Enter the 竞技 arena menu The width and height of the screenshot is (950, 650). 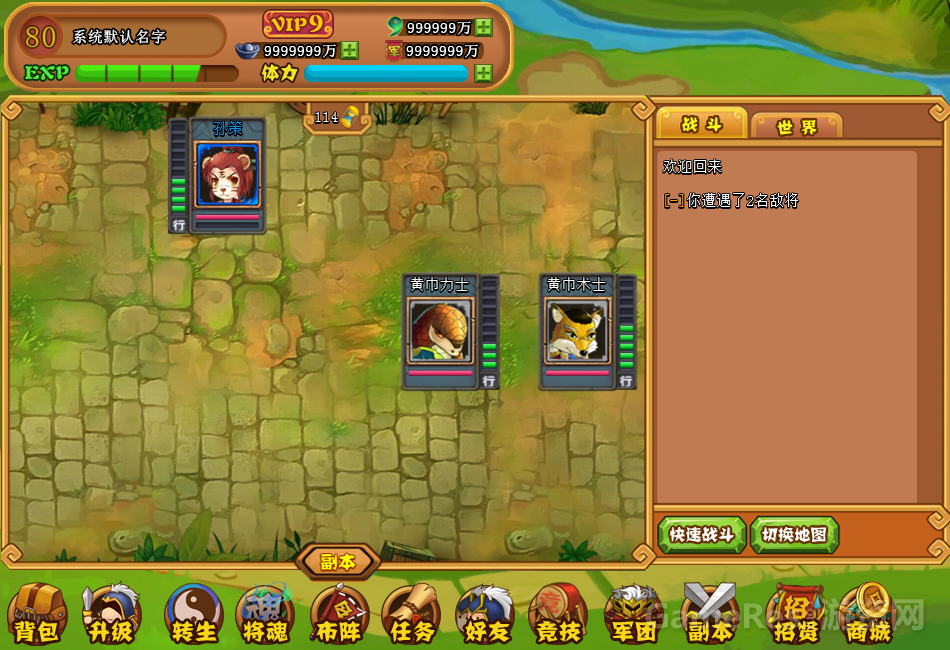pos(558,612)
